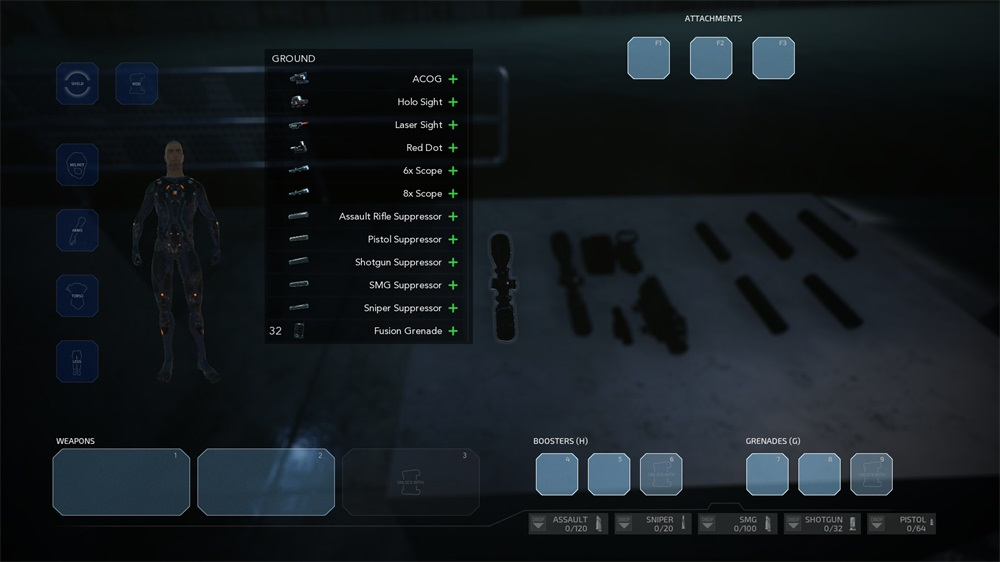Viewport: 1000px width, 562px height.
Task: Add the Holo Sight with its plus button
Action: [x=453, y=102]
